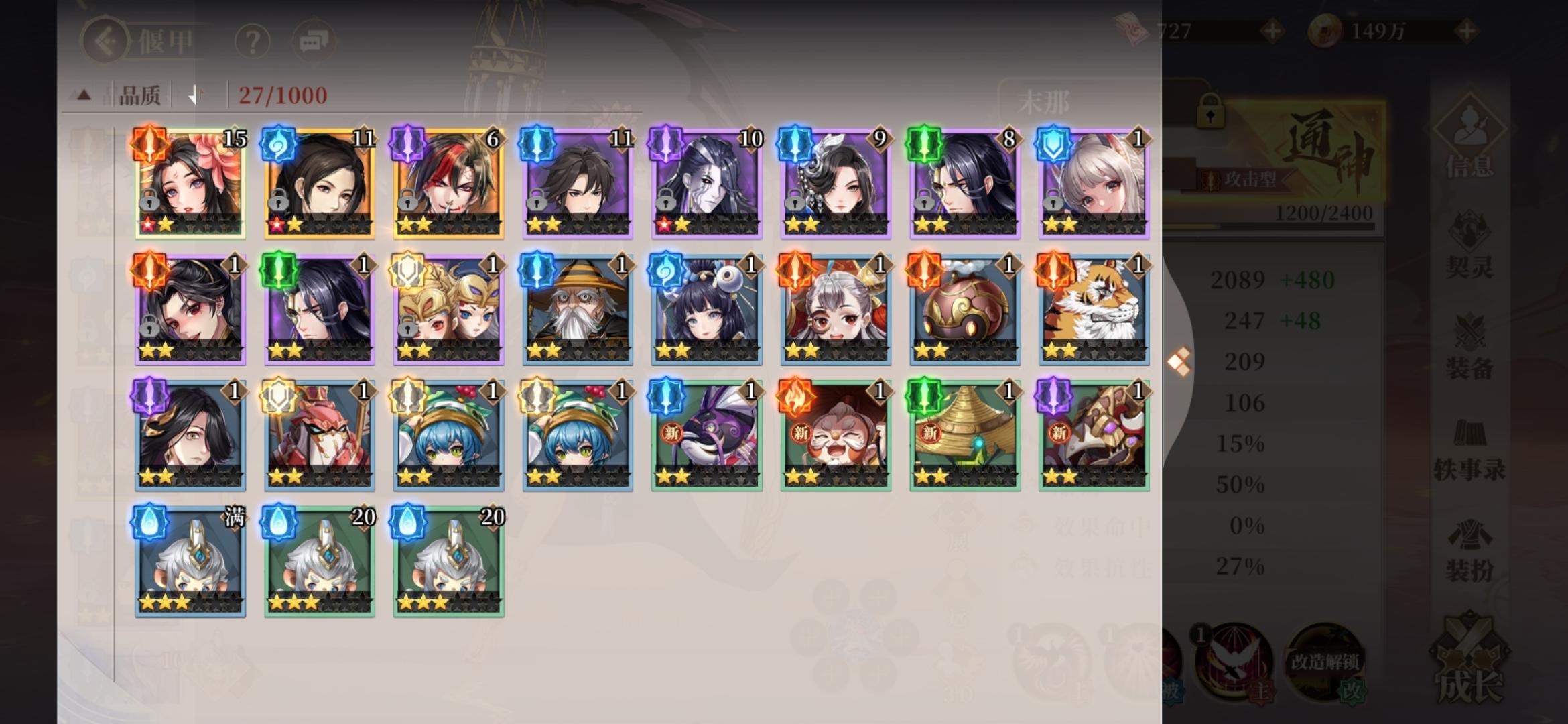Collapse the list with the triangle expander
1568x724 pixels.
83,95
